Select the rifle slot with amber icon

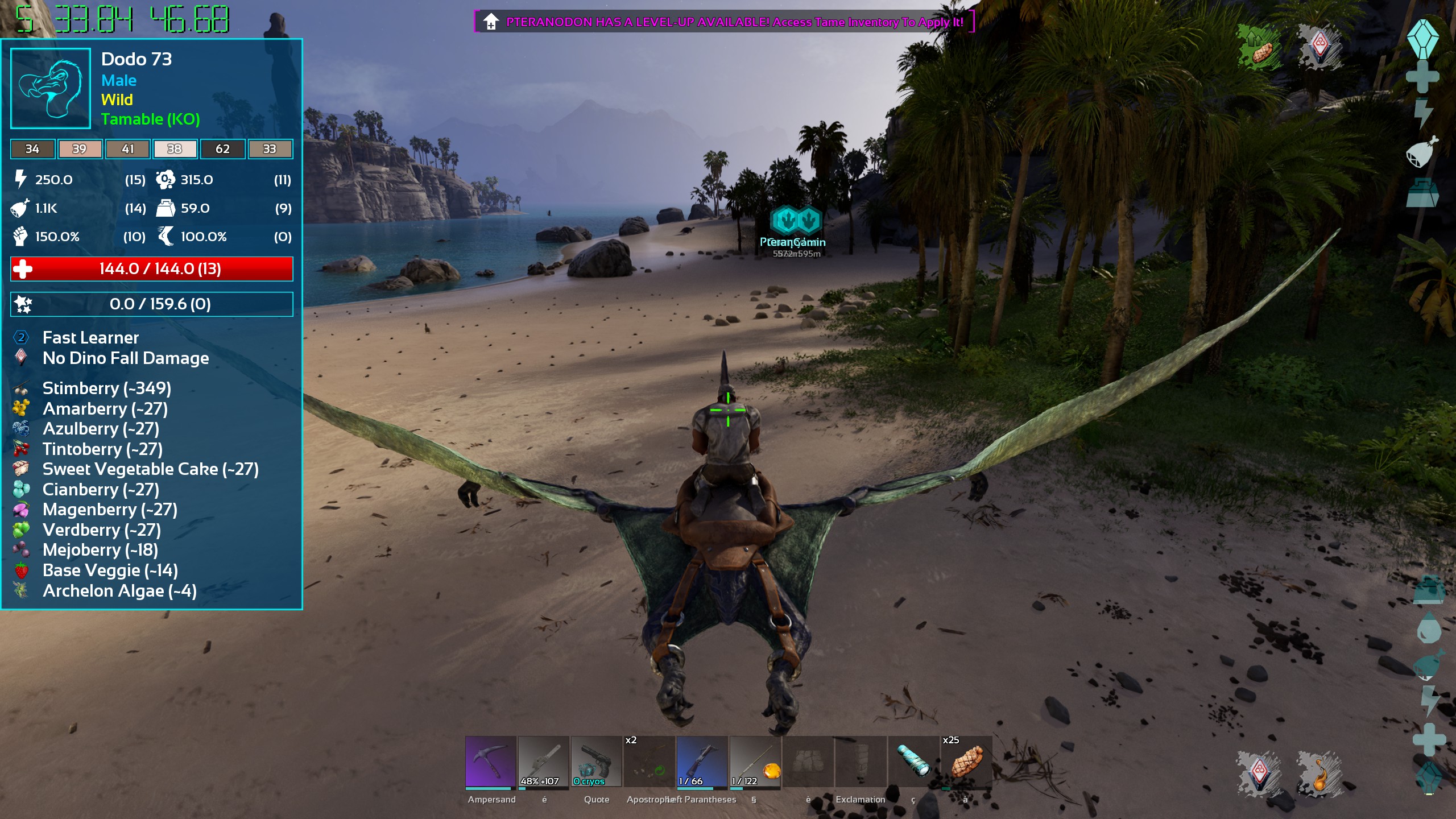tap(755, 762)
